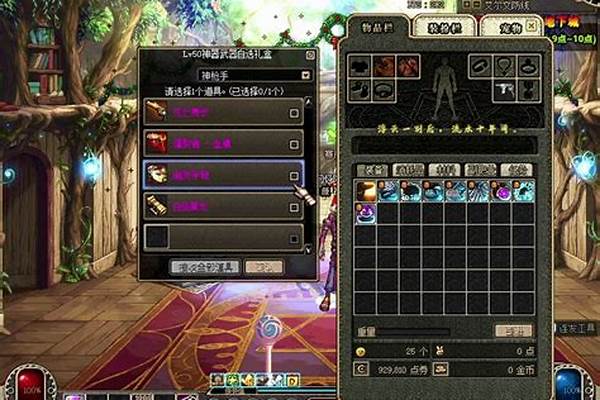Switch to the 宠物 pet tab
Screen dimensions: 600x400
(499, 27)
